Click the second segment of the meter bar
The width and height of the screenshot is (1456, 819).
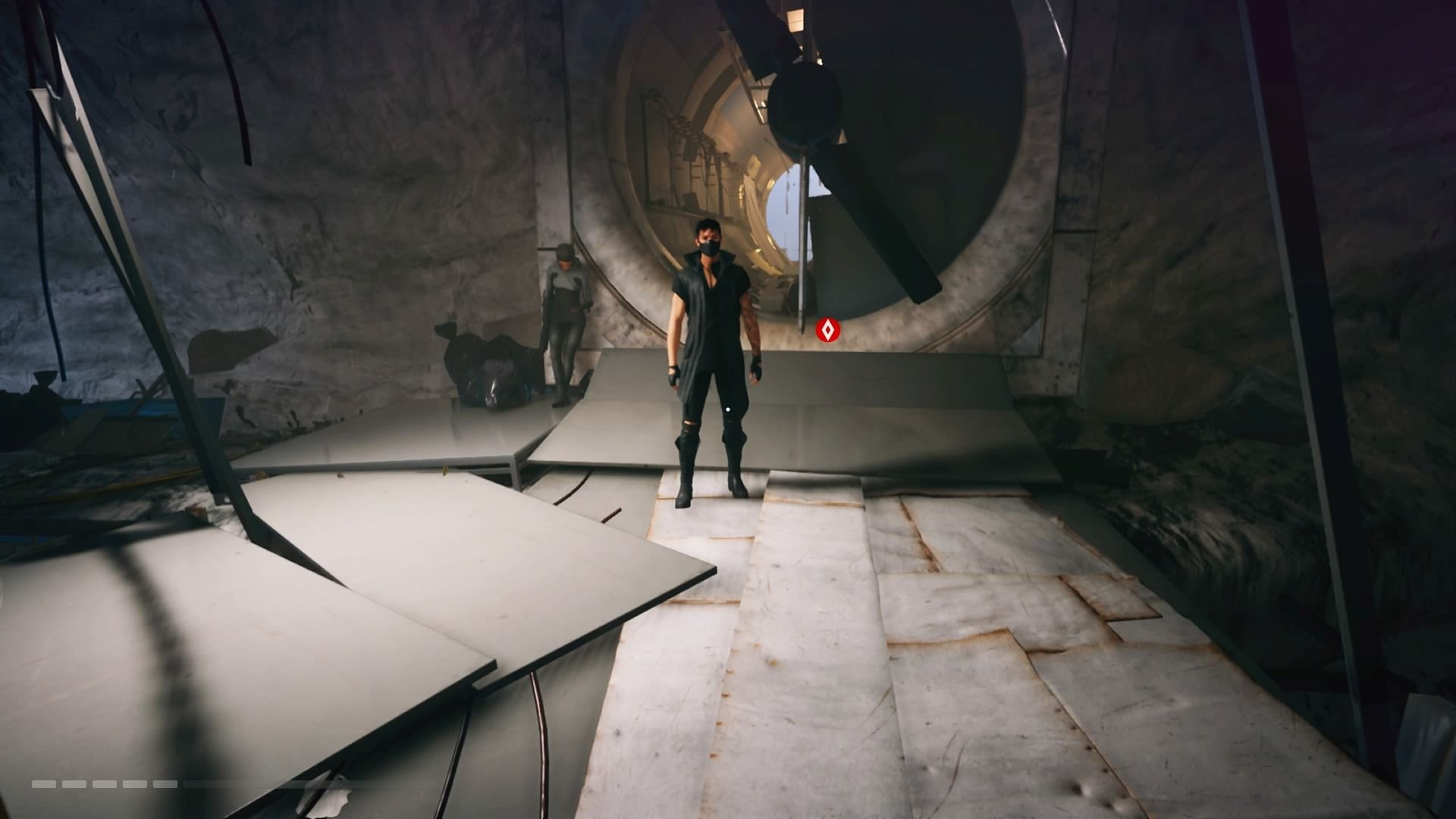tap(74, 783)
